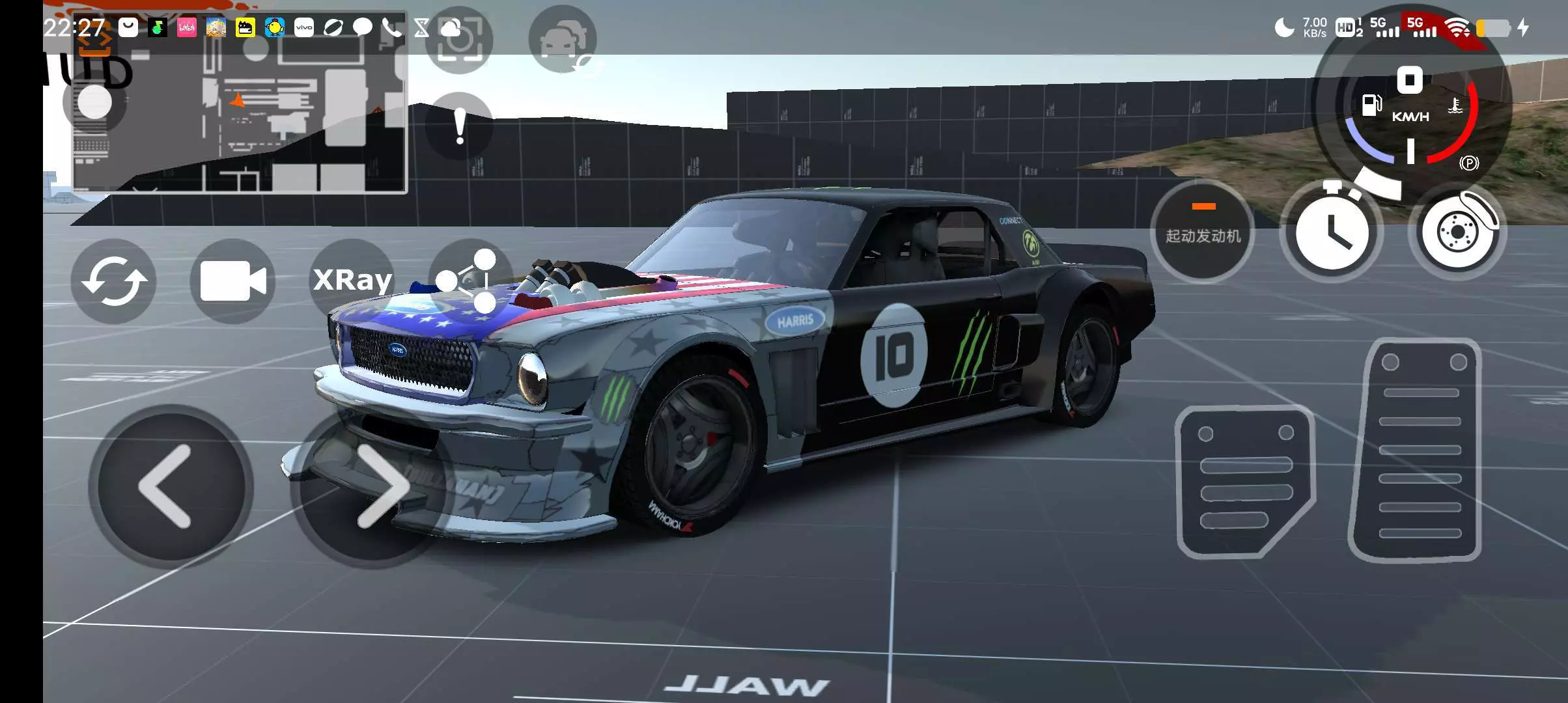Step on the gas pedal
The image size is (1568, 703).
pos(1416,449)
